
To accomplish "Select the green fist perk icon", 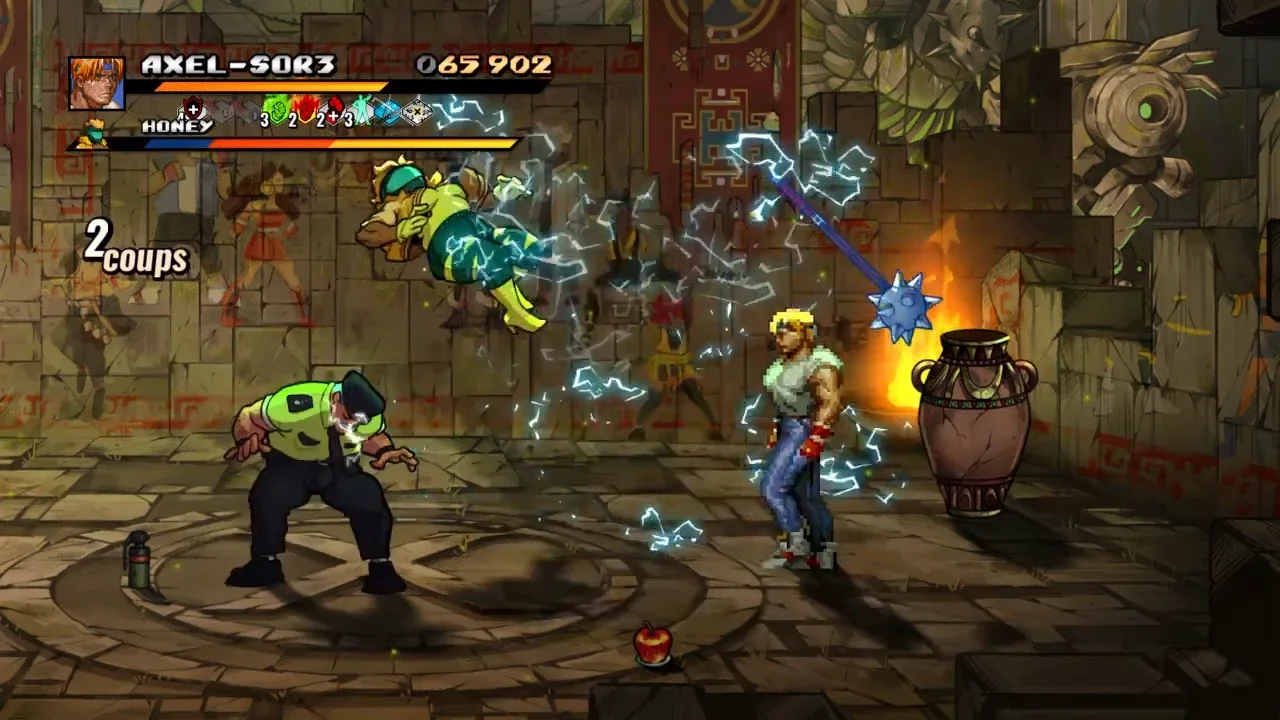I will pos(276,109).
